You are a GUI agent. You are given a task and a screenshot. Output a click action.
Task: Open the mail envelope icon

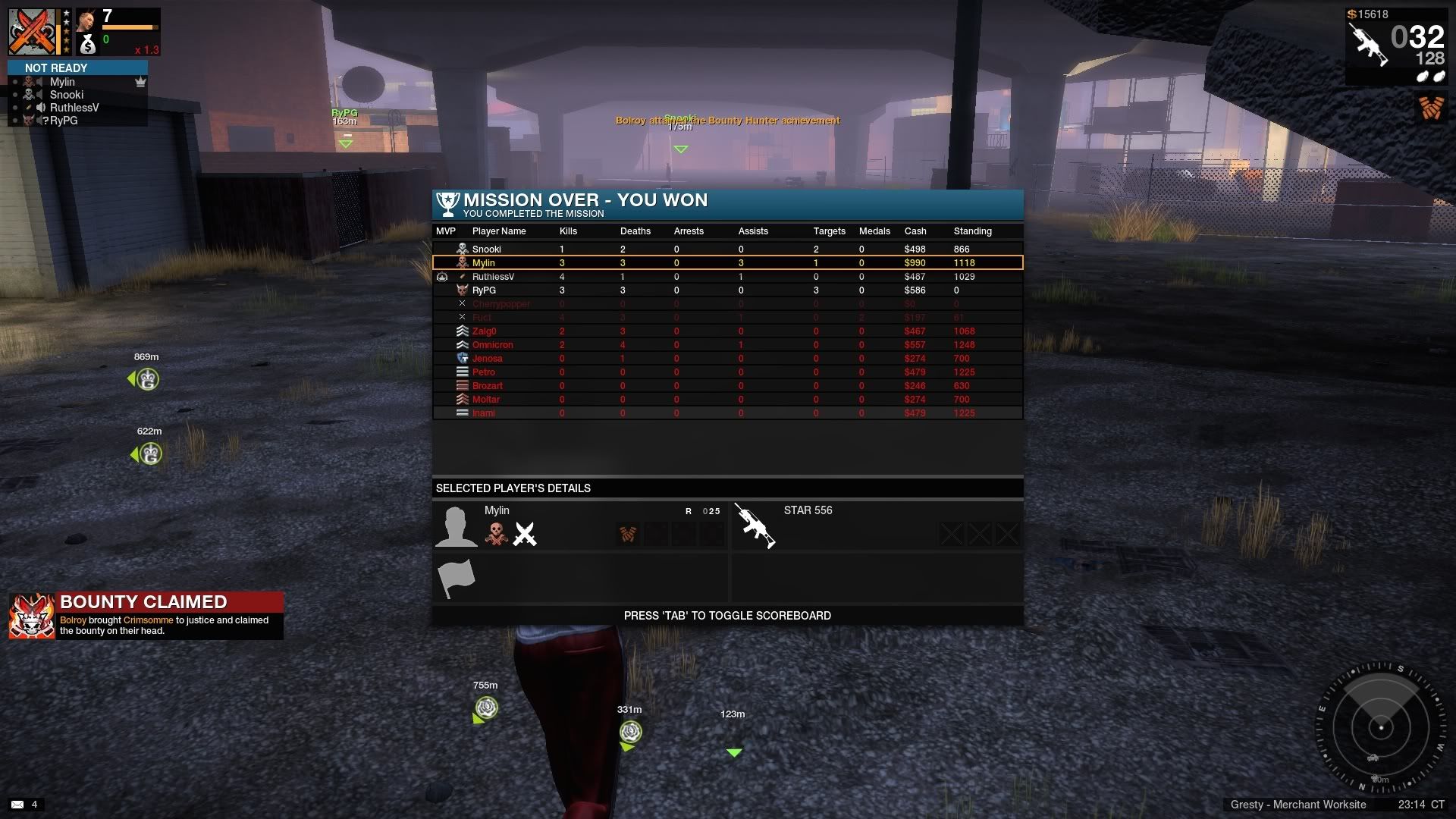point(17,805)
